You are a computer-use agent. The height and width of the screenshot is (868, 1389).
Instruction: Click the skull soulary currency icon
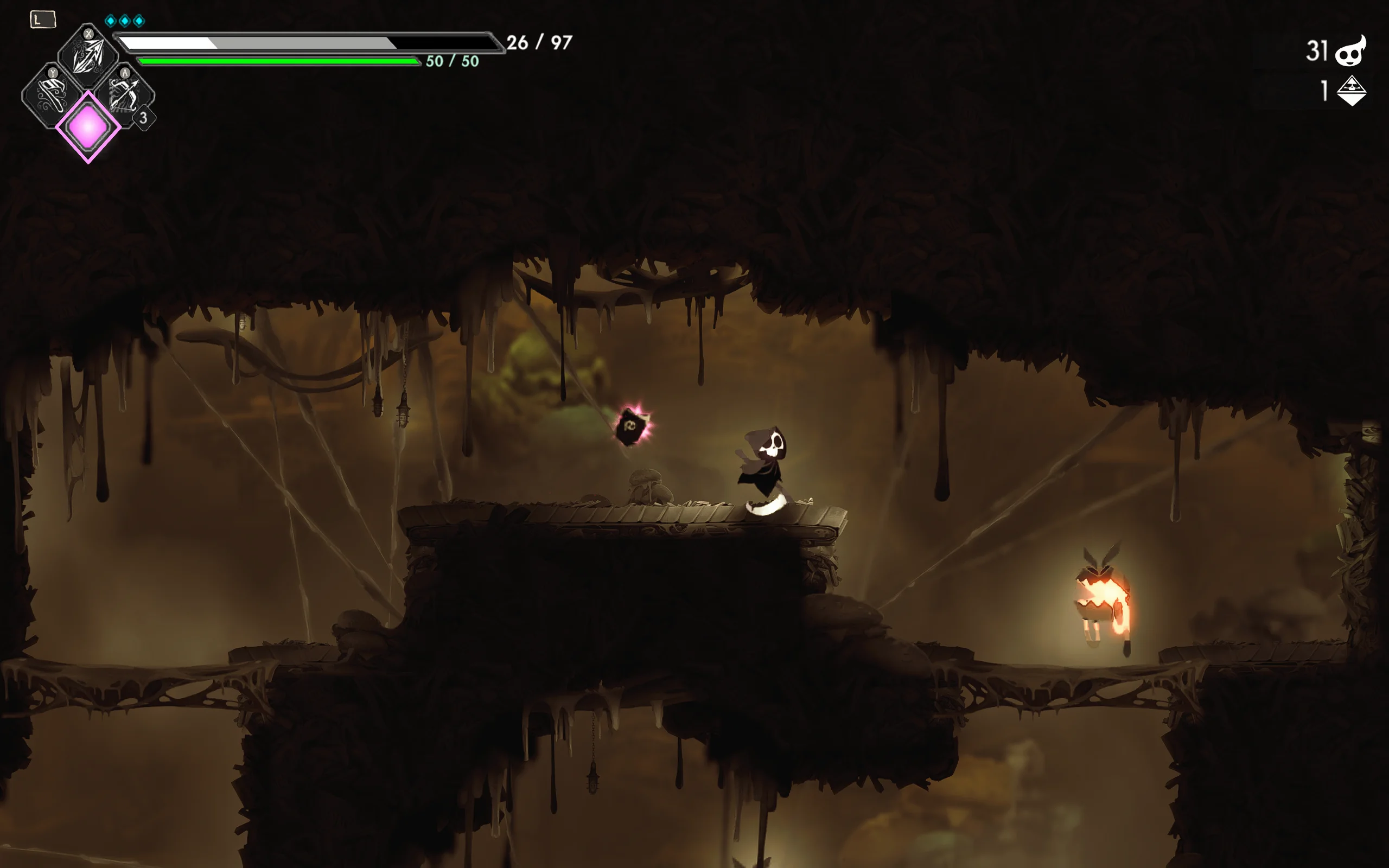1350,52
